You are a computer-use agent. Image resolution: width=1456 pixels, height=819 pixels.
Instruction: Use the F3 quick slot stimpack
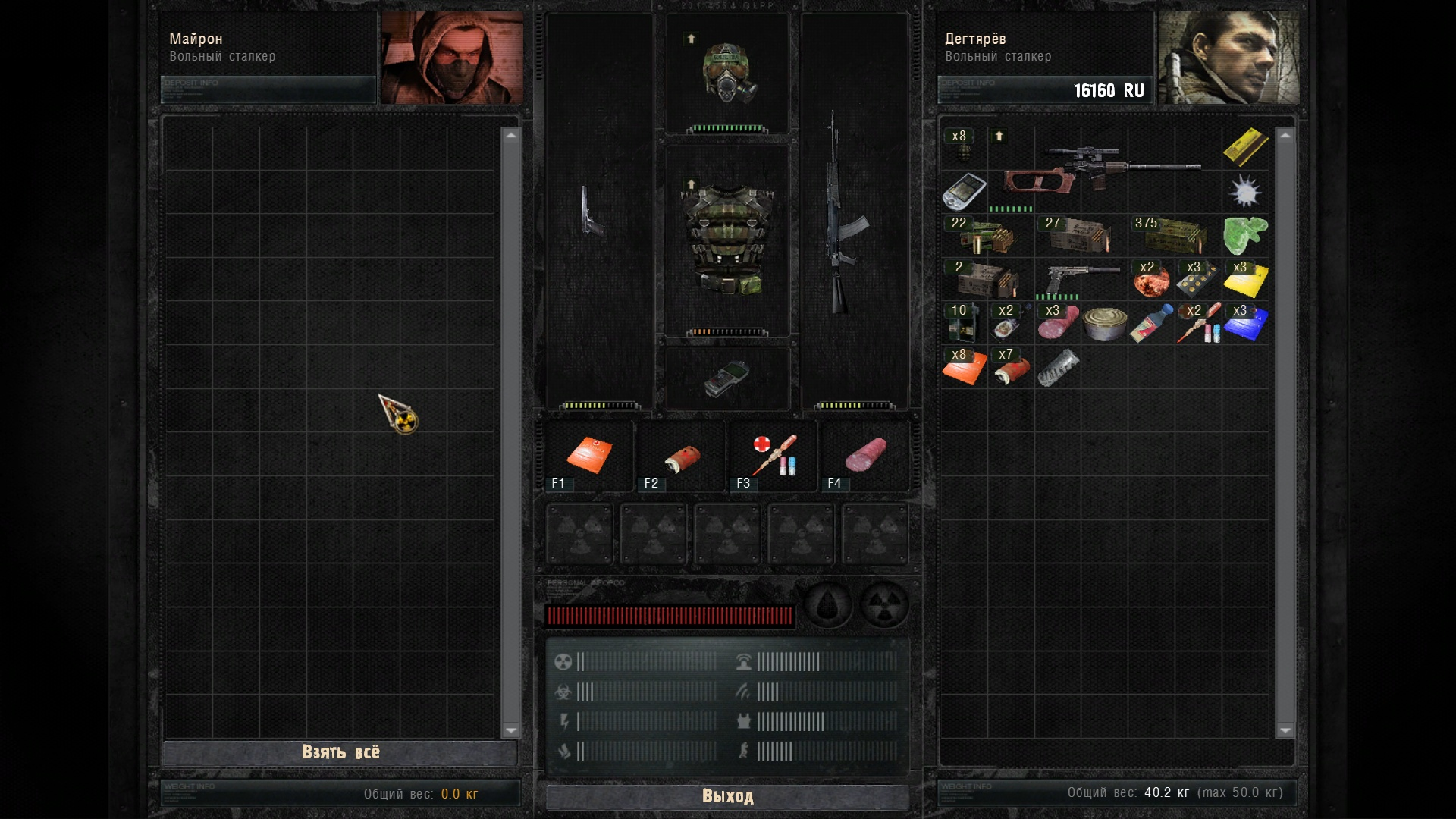click(x=773, y=455)
